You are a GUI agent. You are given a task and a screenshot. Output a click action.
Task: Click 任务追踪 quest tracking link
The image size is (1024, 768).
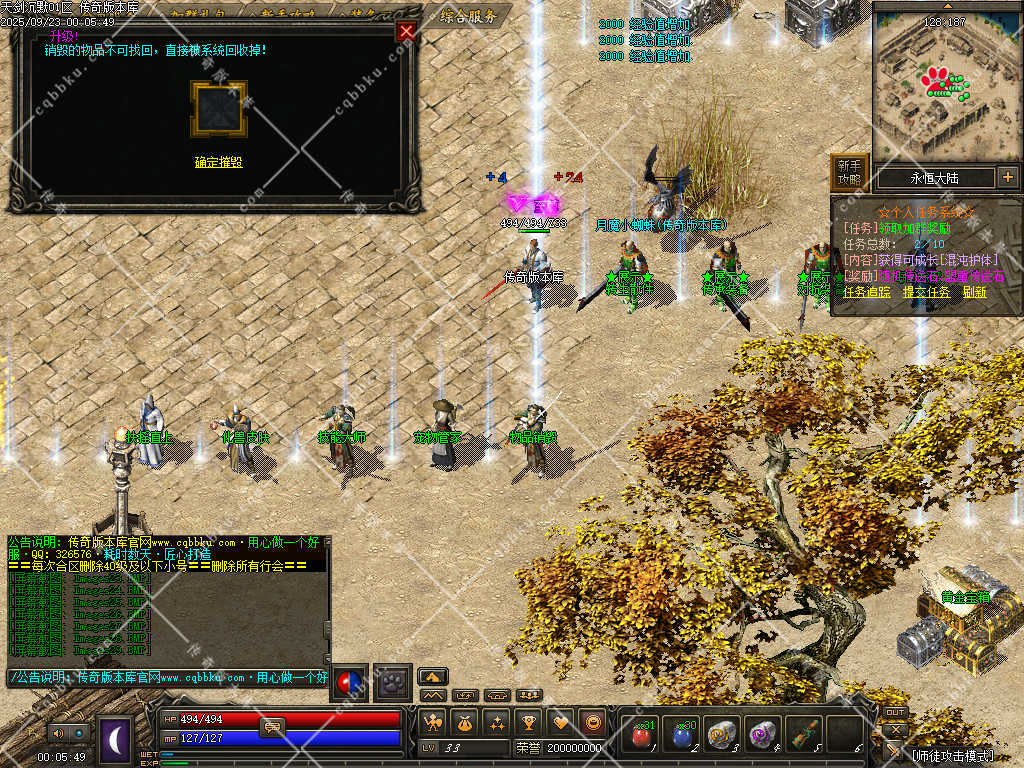(867, 293)
